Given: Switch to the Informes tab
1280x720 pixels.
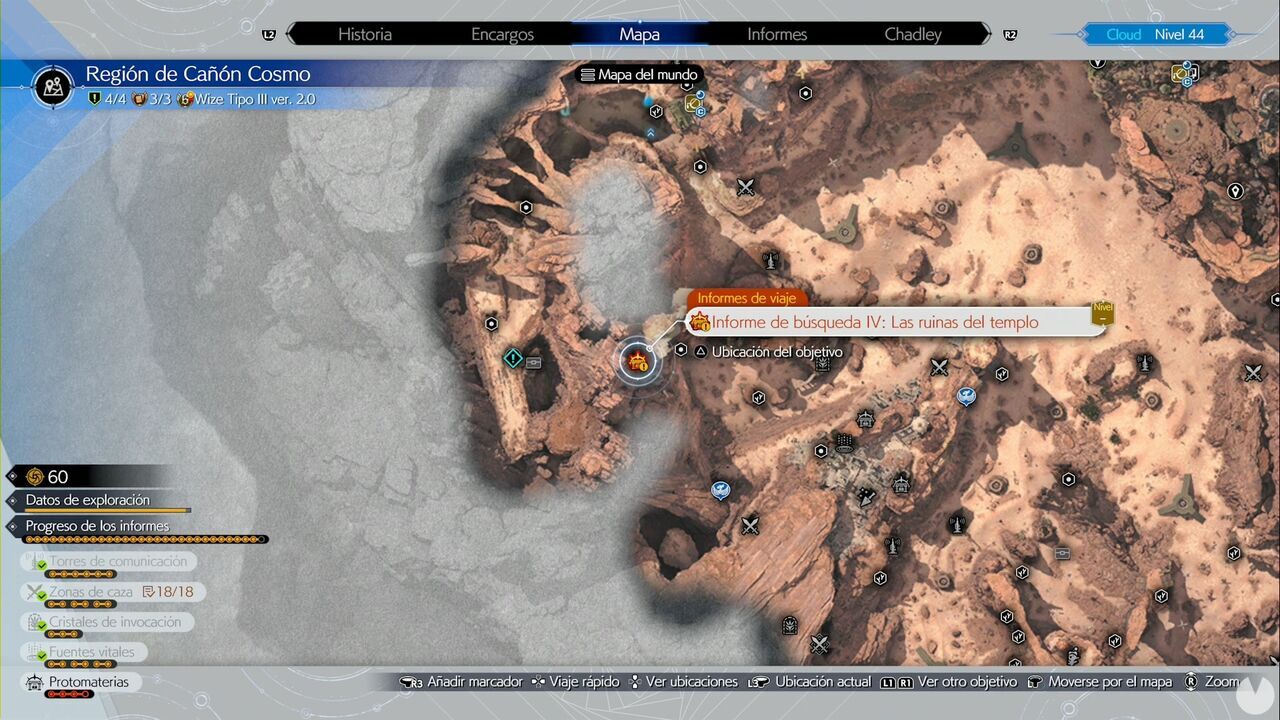Looking at the screenshot, I should point(776,33).
